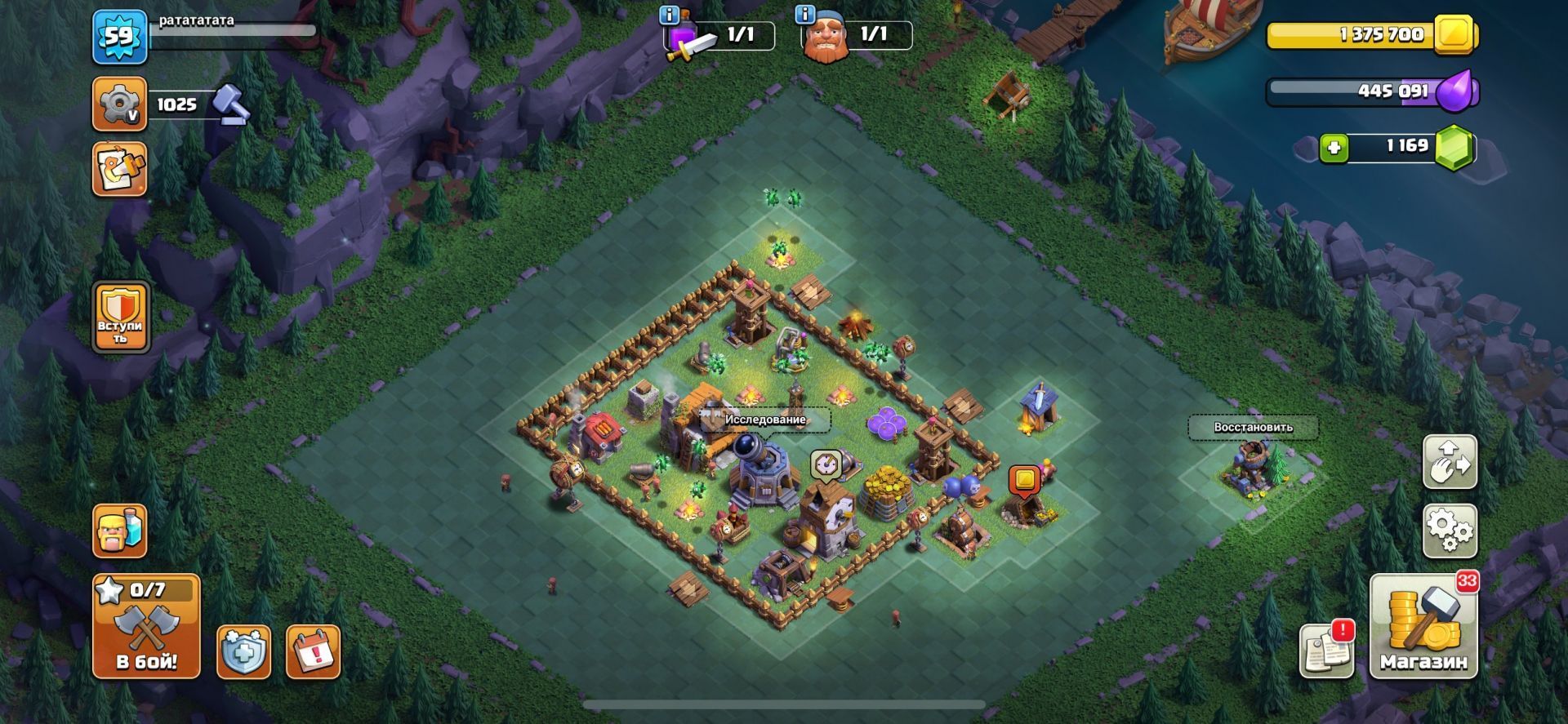Open the shield protection button
This screenshot has width=1568, height=724.
click(243, 652)
